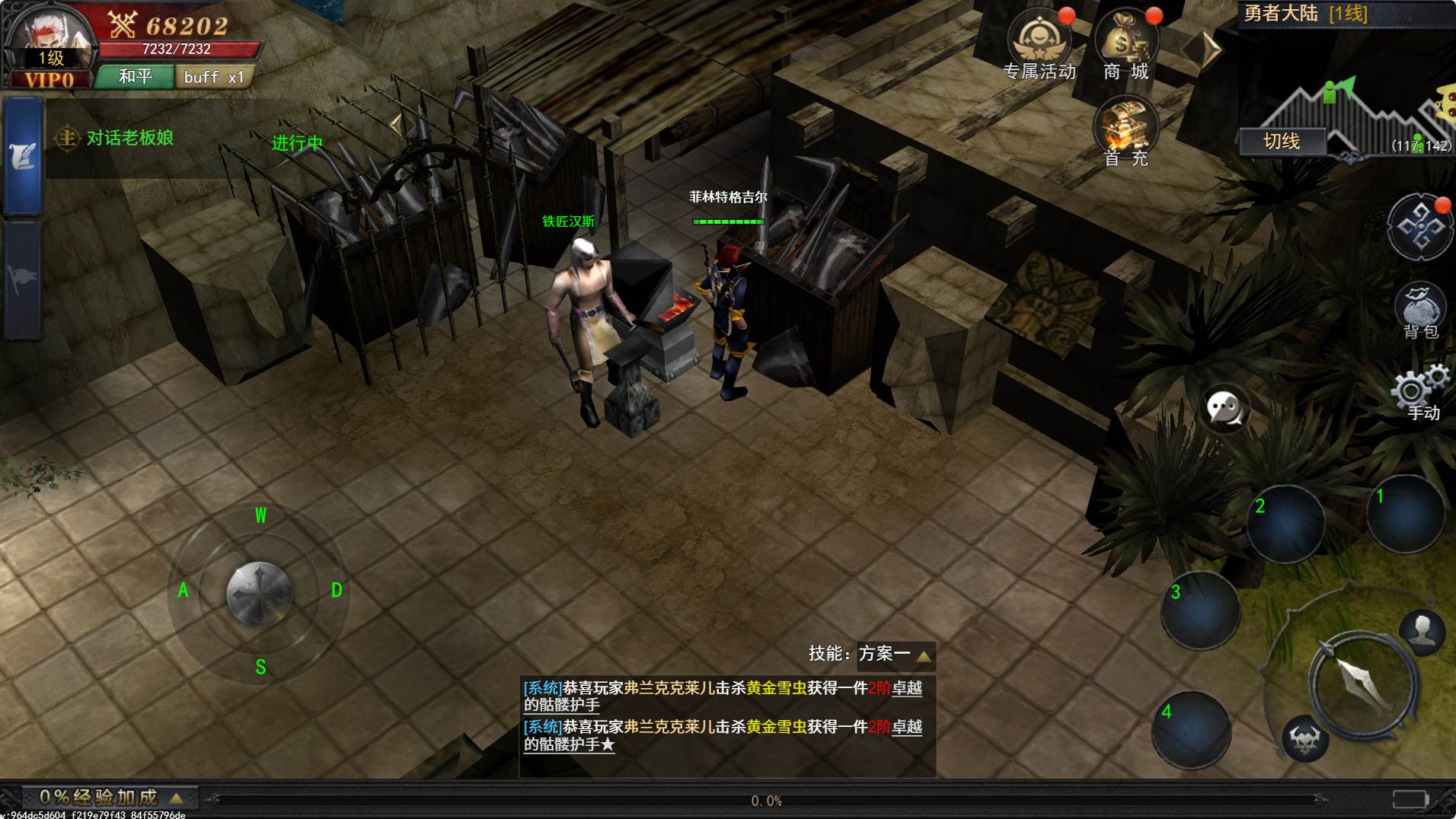Activate skill slot 1
The width and height of the screenshot is (1456, 819).
1405,514
